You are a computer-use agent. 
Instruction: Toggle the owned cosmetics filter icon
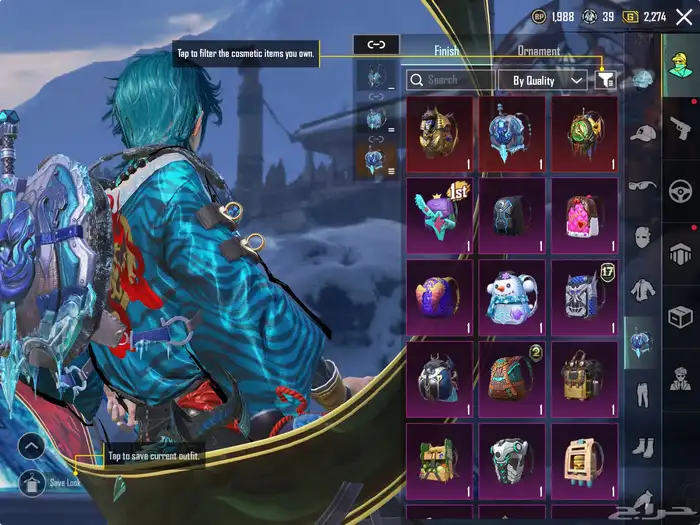tap(604, 80)
